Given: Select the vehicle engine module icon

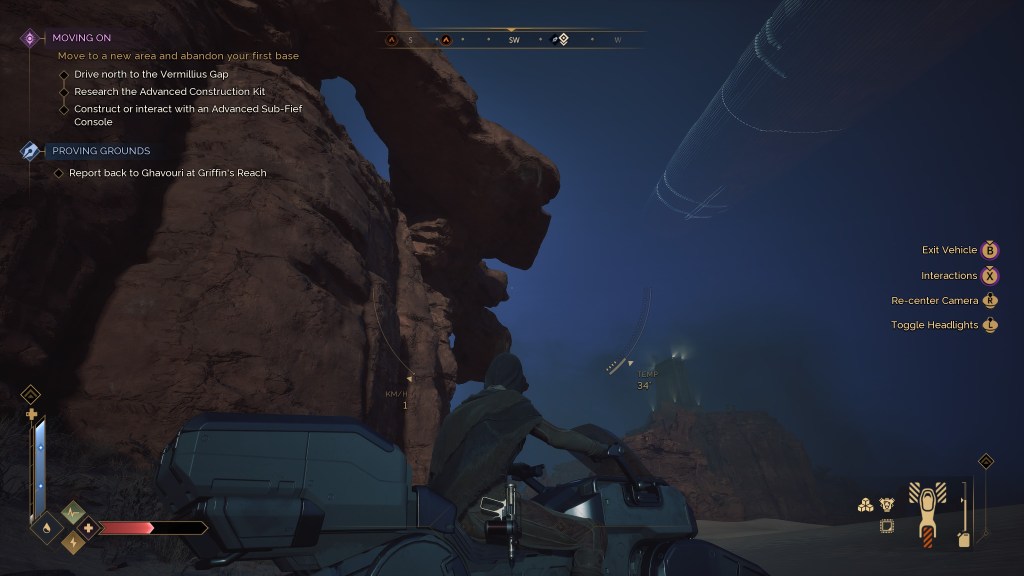Looking at the screenshot, I should click(886, 505).
